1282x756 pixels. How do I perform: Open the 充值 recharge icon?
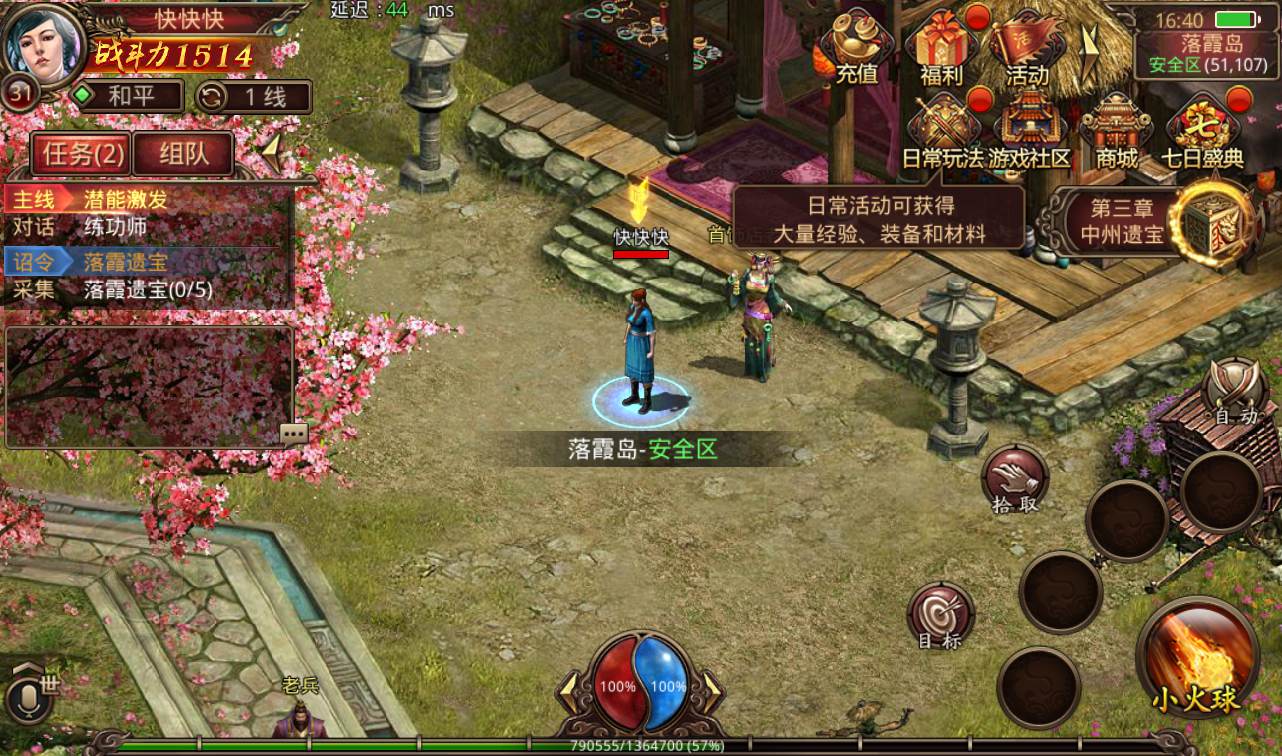pyautogui.click(x=856, y=48)
